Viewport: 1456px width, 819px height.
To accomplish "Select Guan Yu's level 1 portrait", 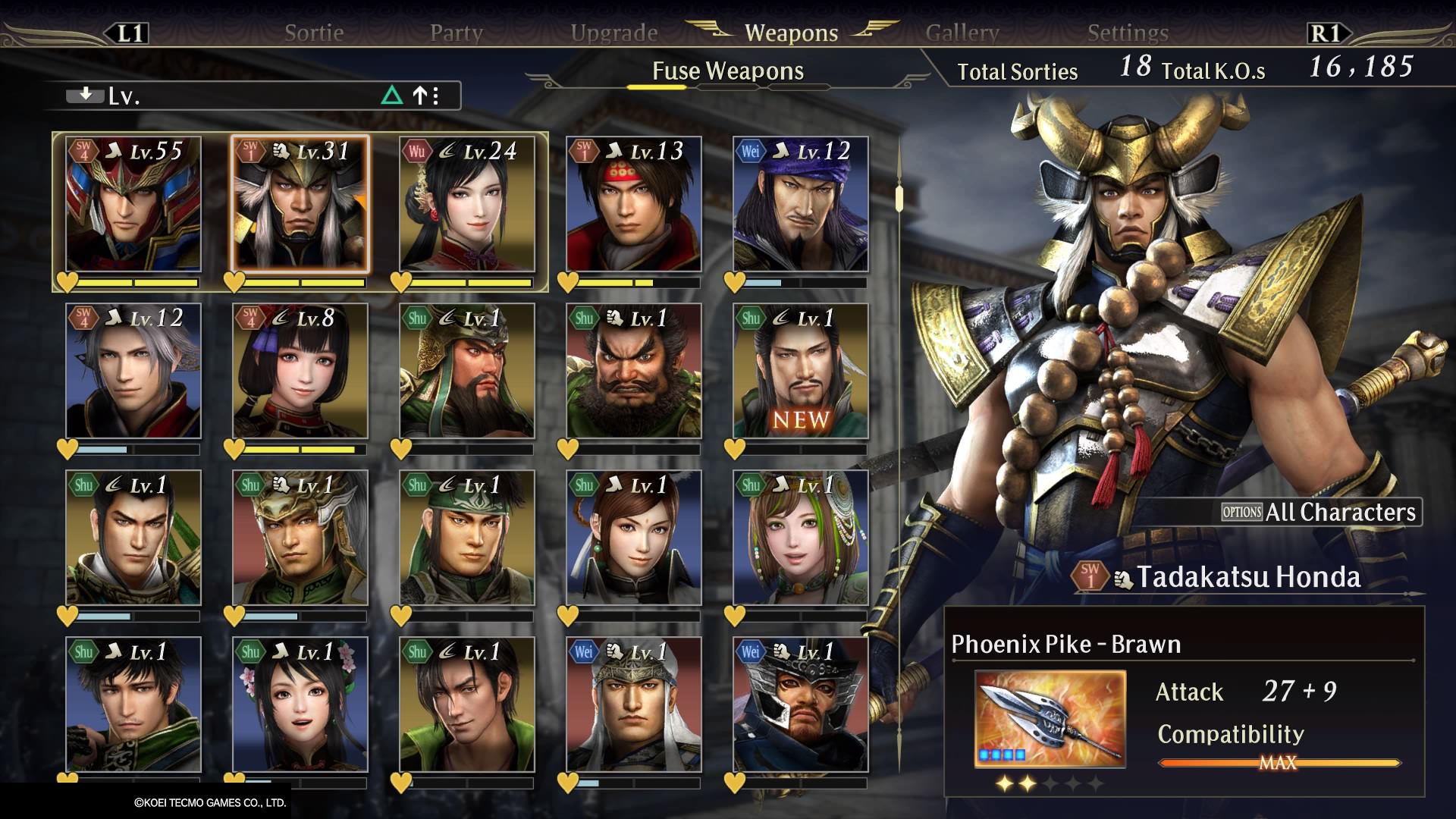I will pos(466,372).
